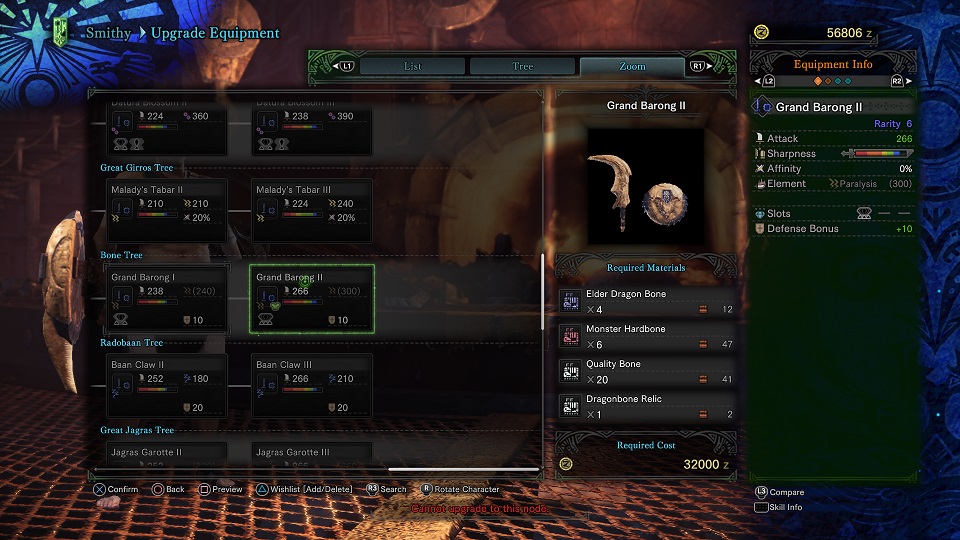Click the Grand Barong II weapon preview image
The image size is (960, 540).
point(645,185)
